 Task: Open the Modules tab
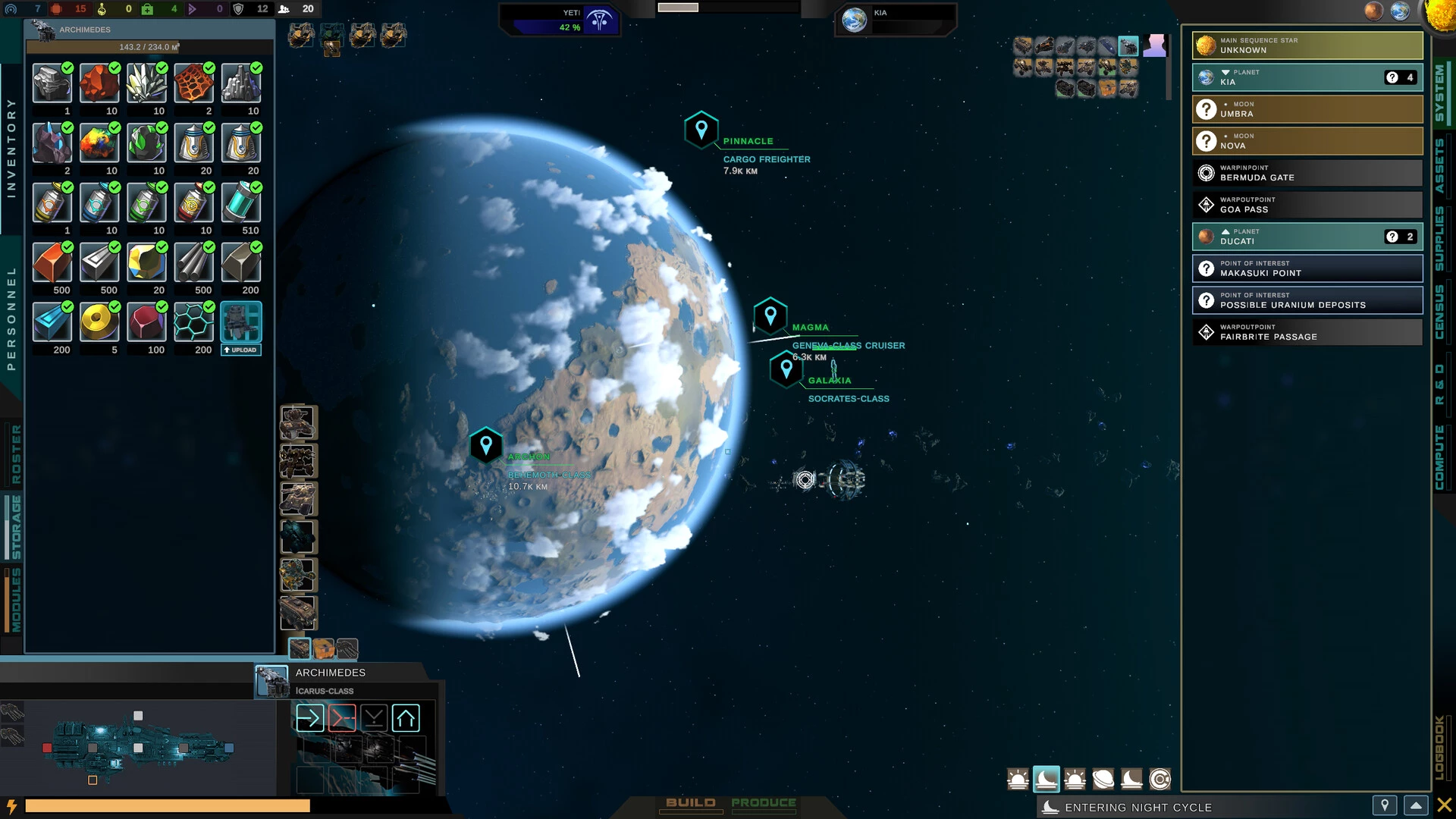[16, 600]
